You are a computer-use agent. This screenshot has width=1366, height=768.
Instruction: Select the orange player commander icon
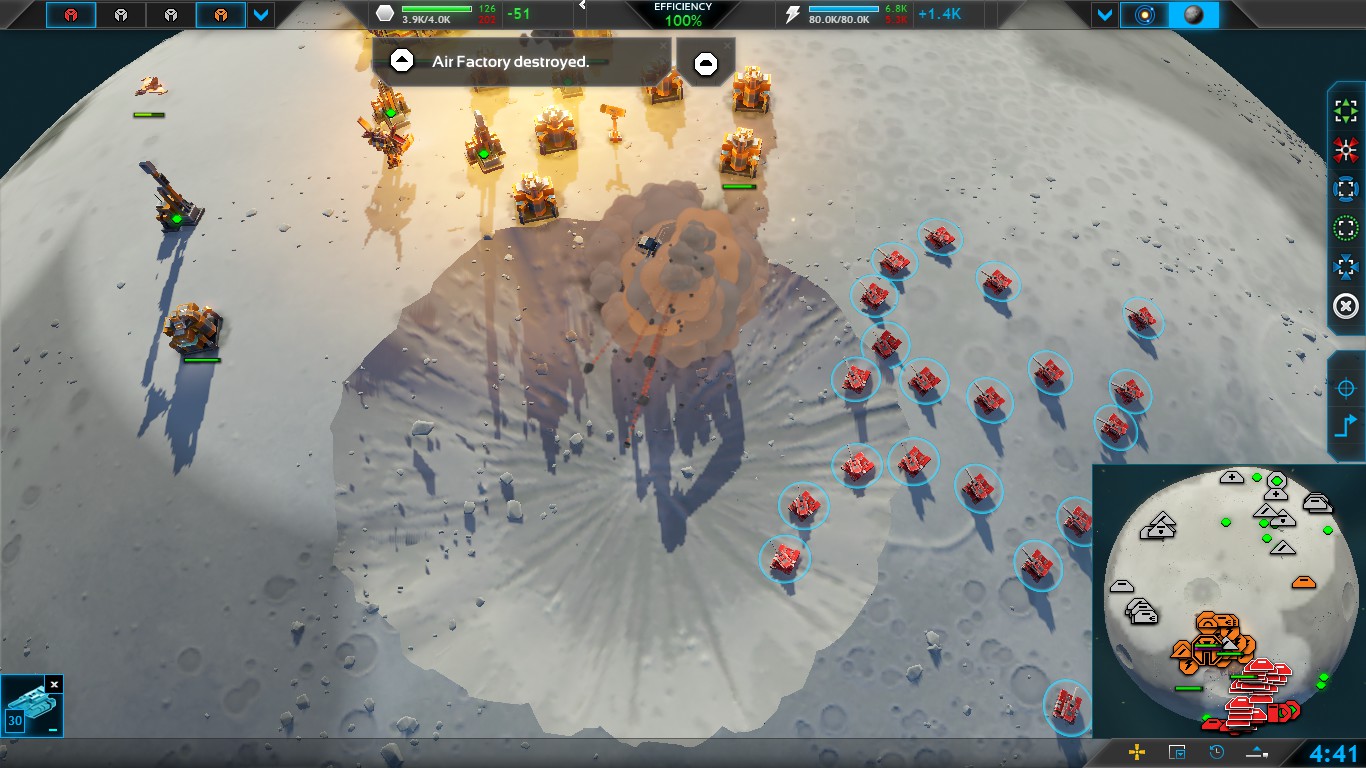point(220,15)
